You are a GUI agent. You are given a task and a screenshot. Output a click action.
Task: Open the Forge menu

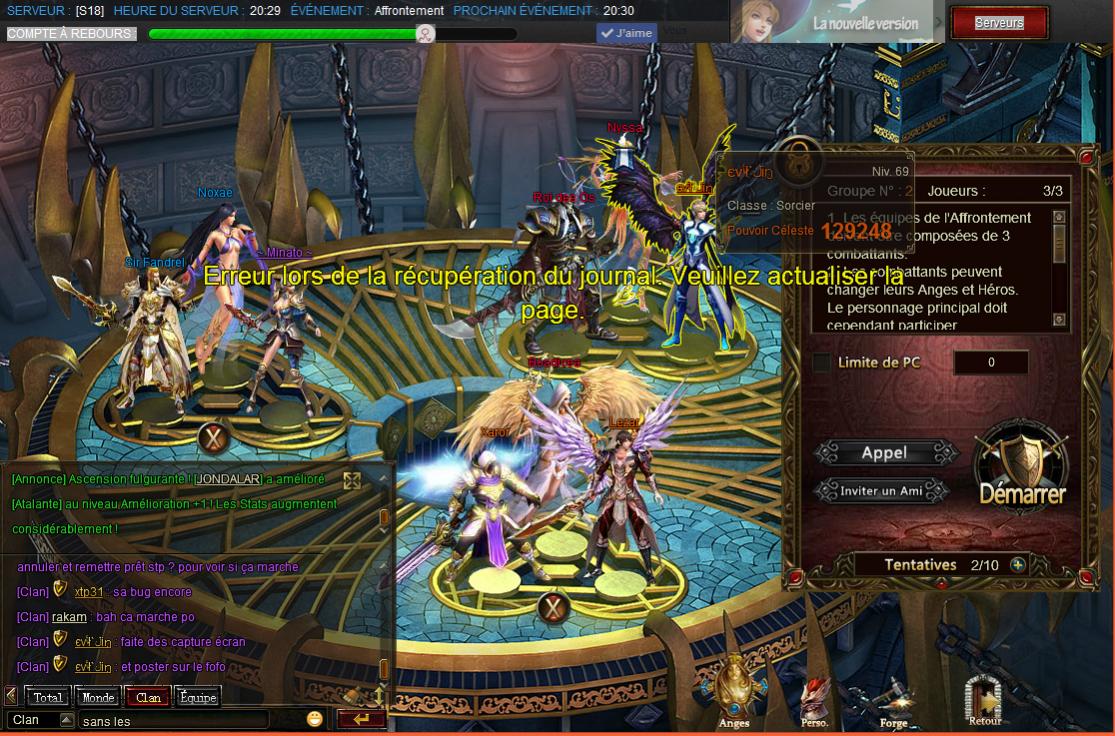[893, 700]
